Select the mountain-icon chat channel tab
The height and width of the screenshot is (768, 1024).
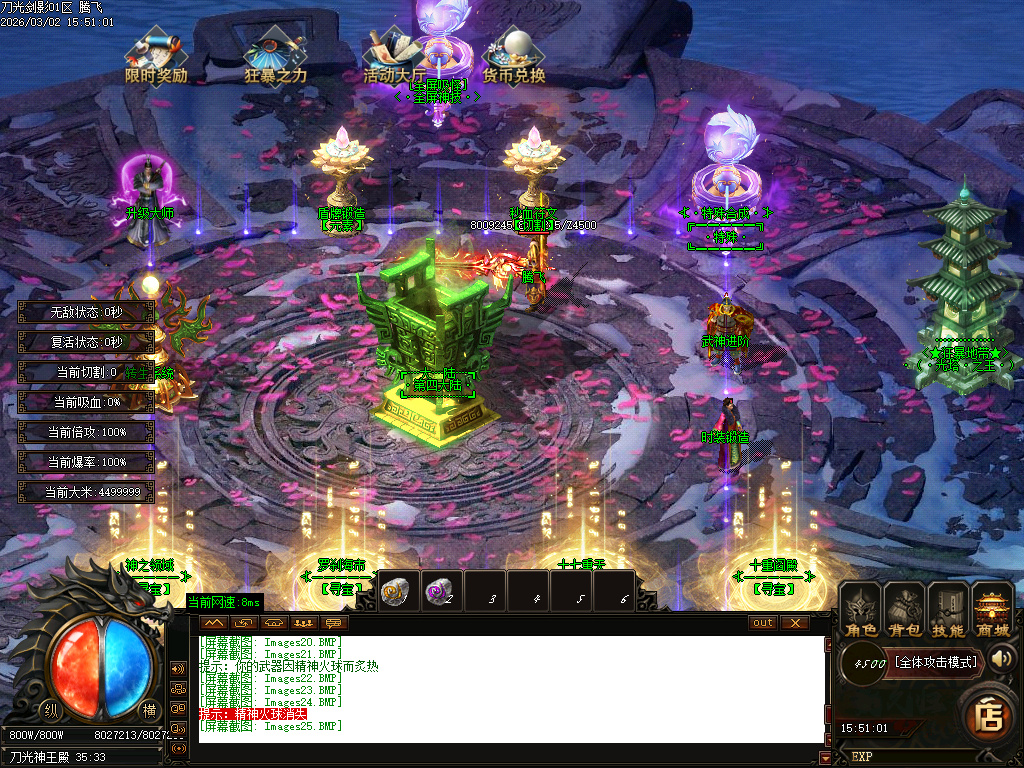215,622
